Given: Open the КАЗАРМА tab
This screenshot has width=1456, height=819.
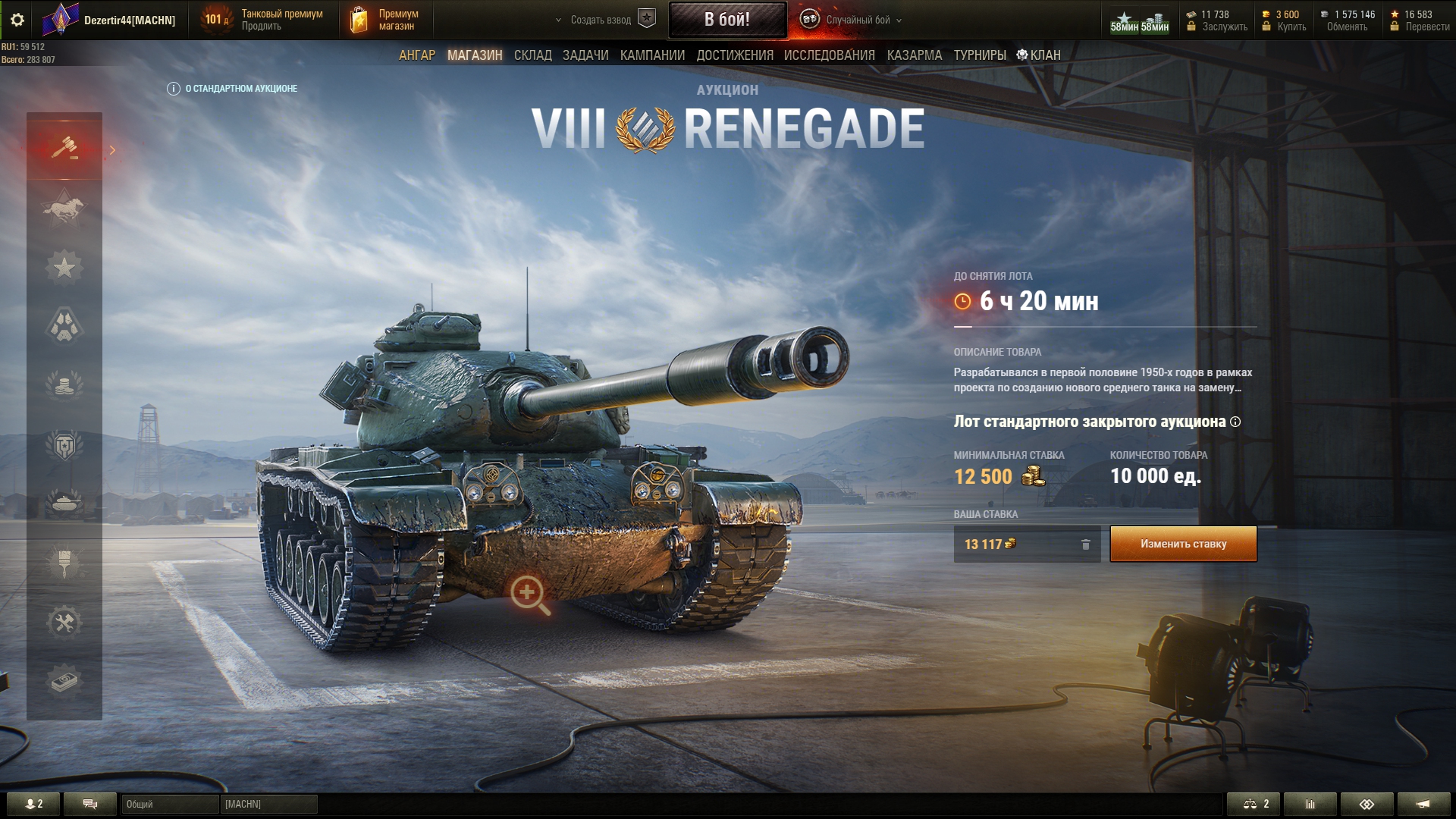Looking at the screenshot, I should pyautogui.click(x=914, y=55).
